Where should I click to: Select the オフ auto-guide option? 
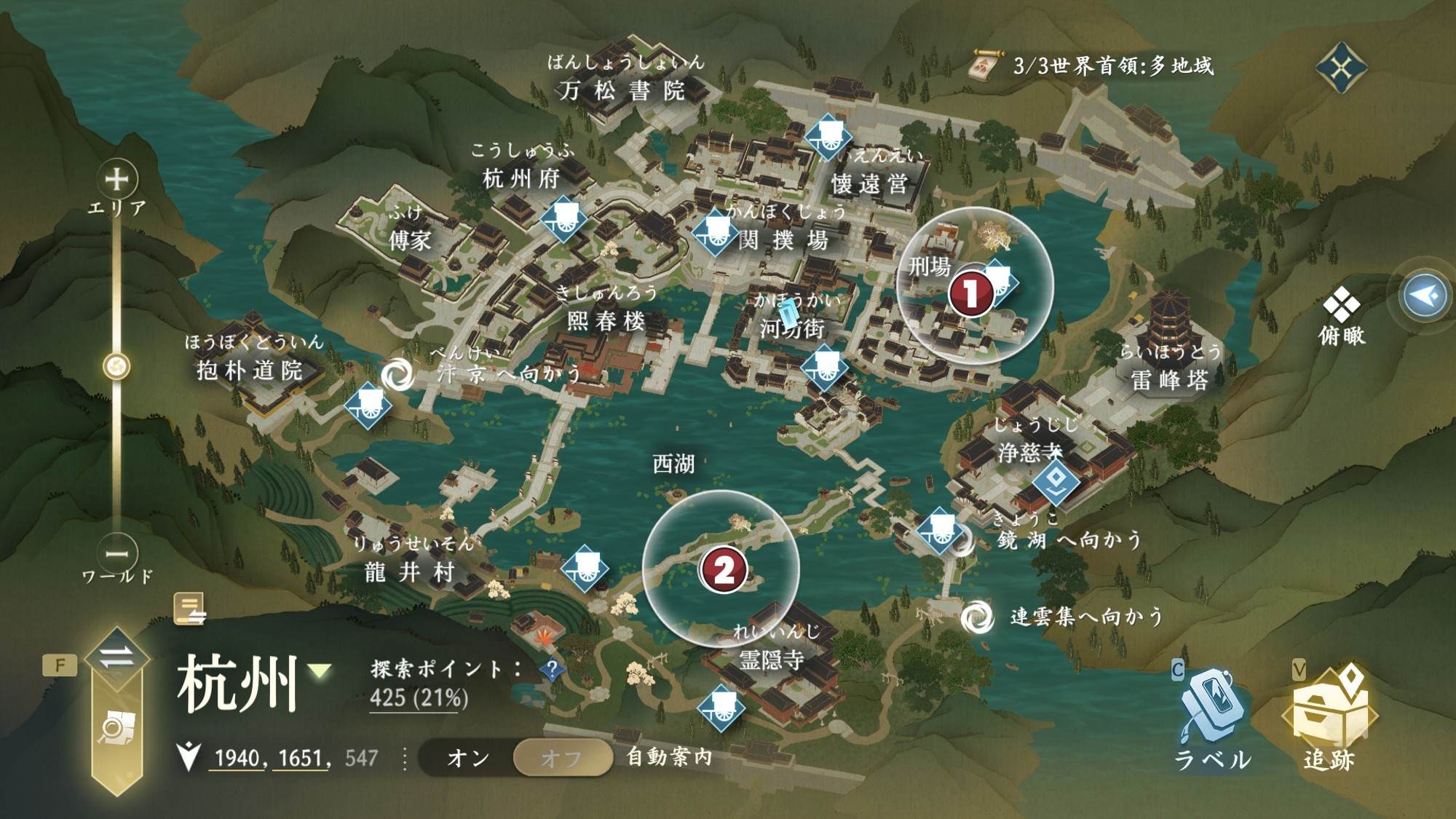click(x=561, y=758)
